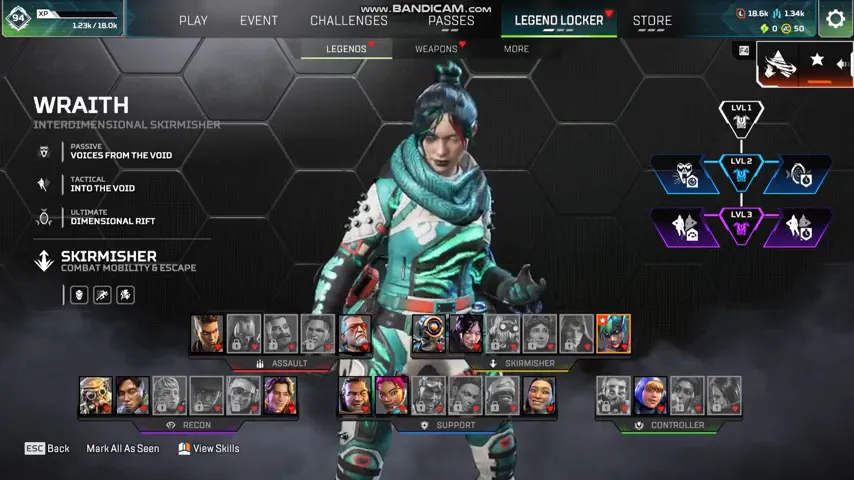The height and width of the screenshot is (480, 854).
Task: Choose the blue-haired legend portrait in Controller
Action: [x=650, y=396]
